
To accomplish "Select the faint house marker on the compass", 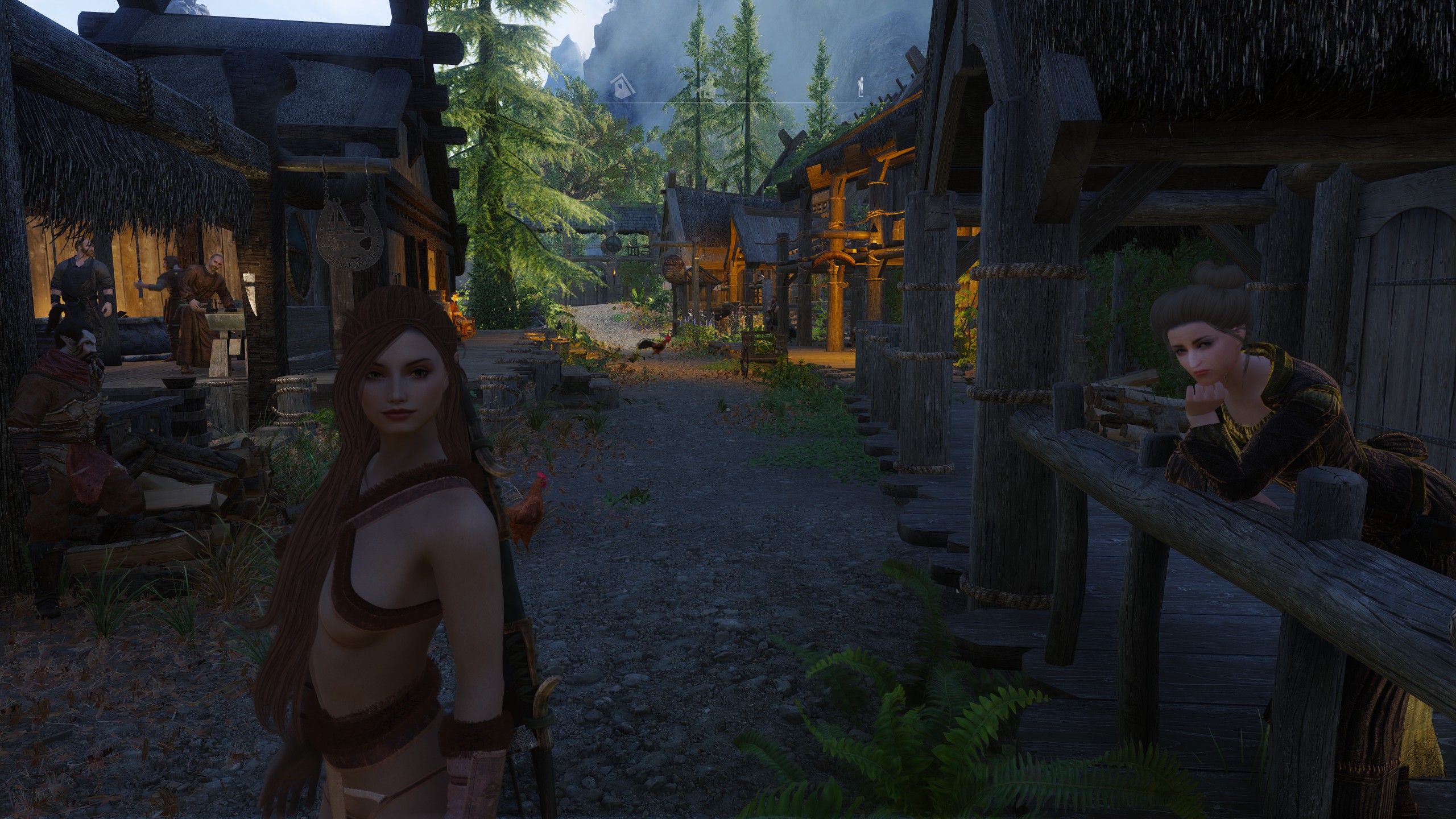I will (x=707, y=89).
